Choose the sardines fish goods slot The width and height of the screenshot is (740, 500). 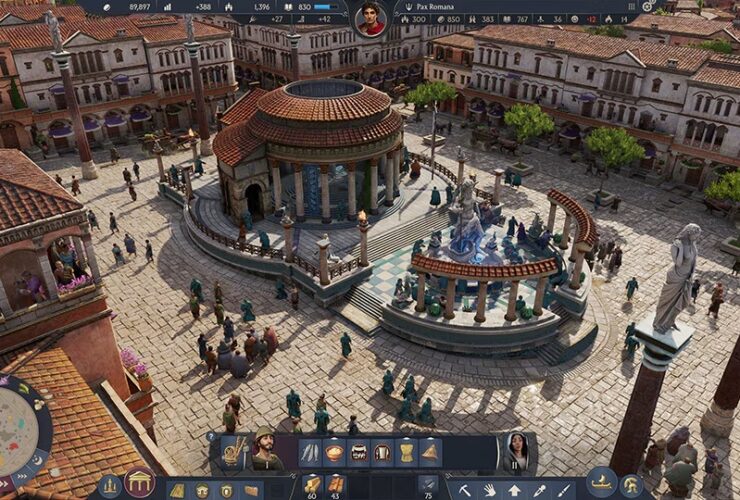coord(310,452)
